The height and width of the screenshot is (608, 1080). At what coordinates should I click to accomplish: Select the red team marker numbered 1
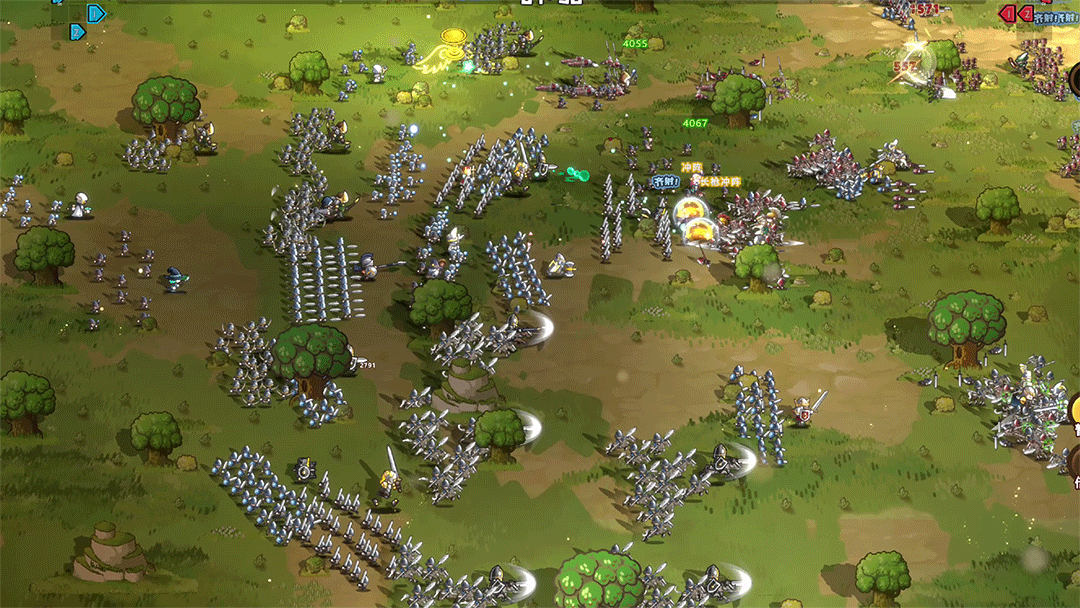(1009, 13)
